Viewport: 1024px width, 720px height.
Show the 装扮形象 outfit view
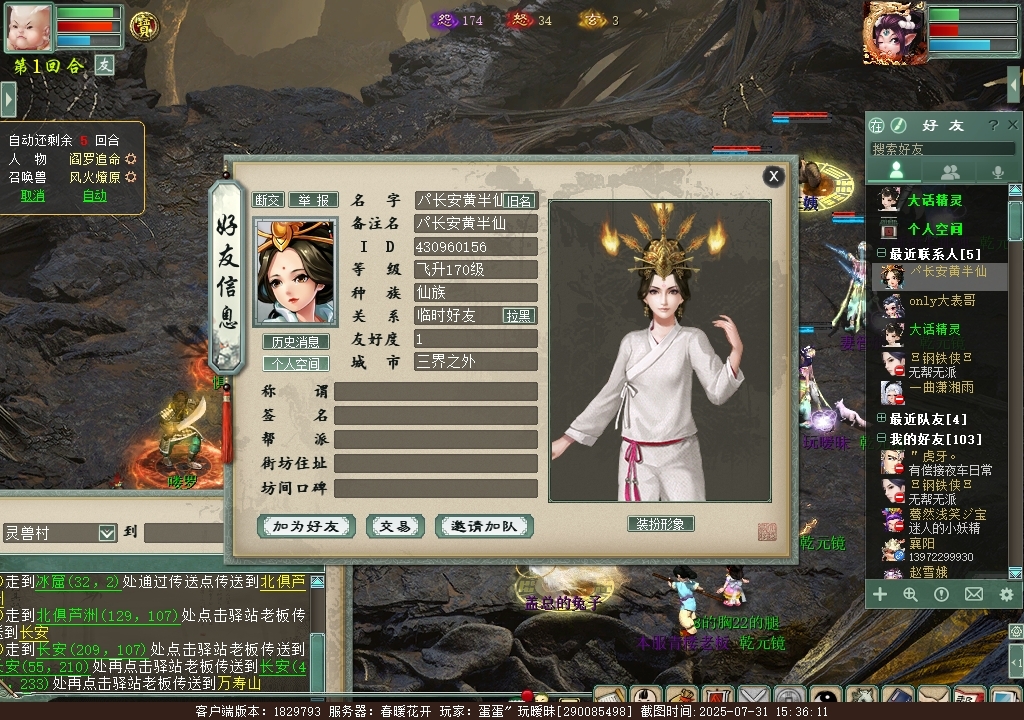(660, 524)
